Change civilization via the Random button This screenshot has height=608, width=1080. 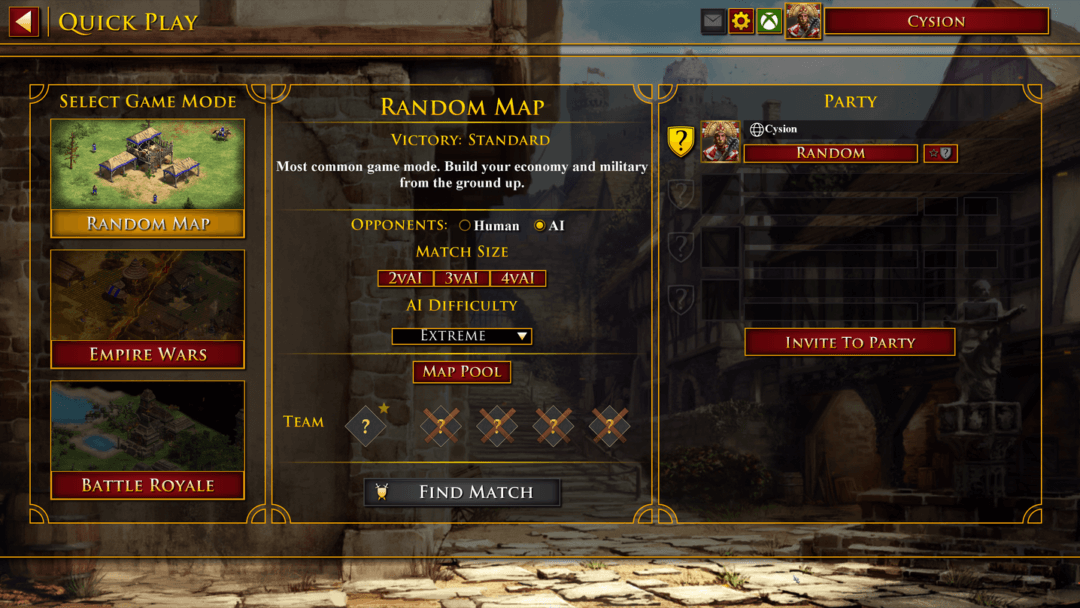pyautogui.click(x=830, y=153)
